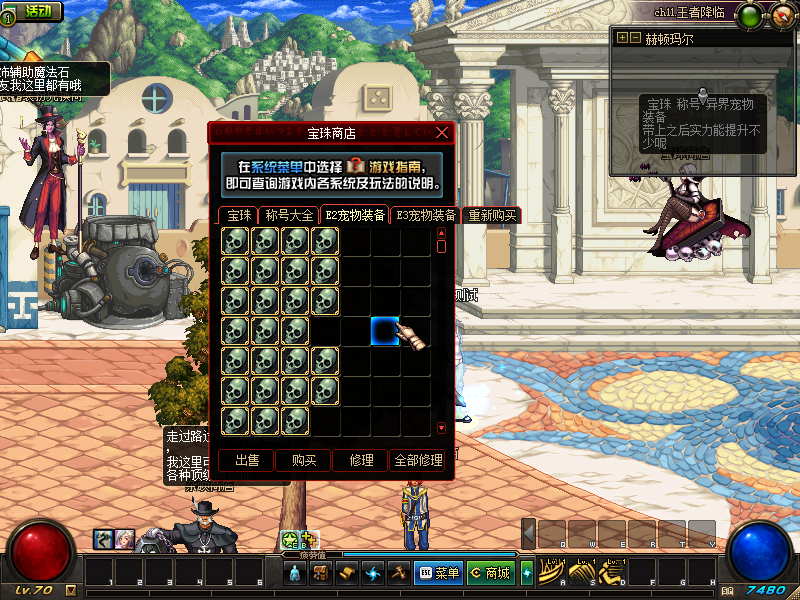The width and height of the screenshot is (800, 600).
Task: Show the 重新购买 buyback tab
Action: coord(492,215)
